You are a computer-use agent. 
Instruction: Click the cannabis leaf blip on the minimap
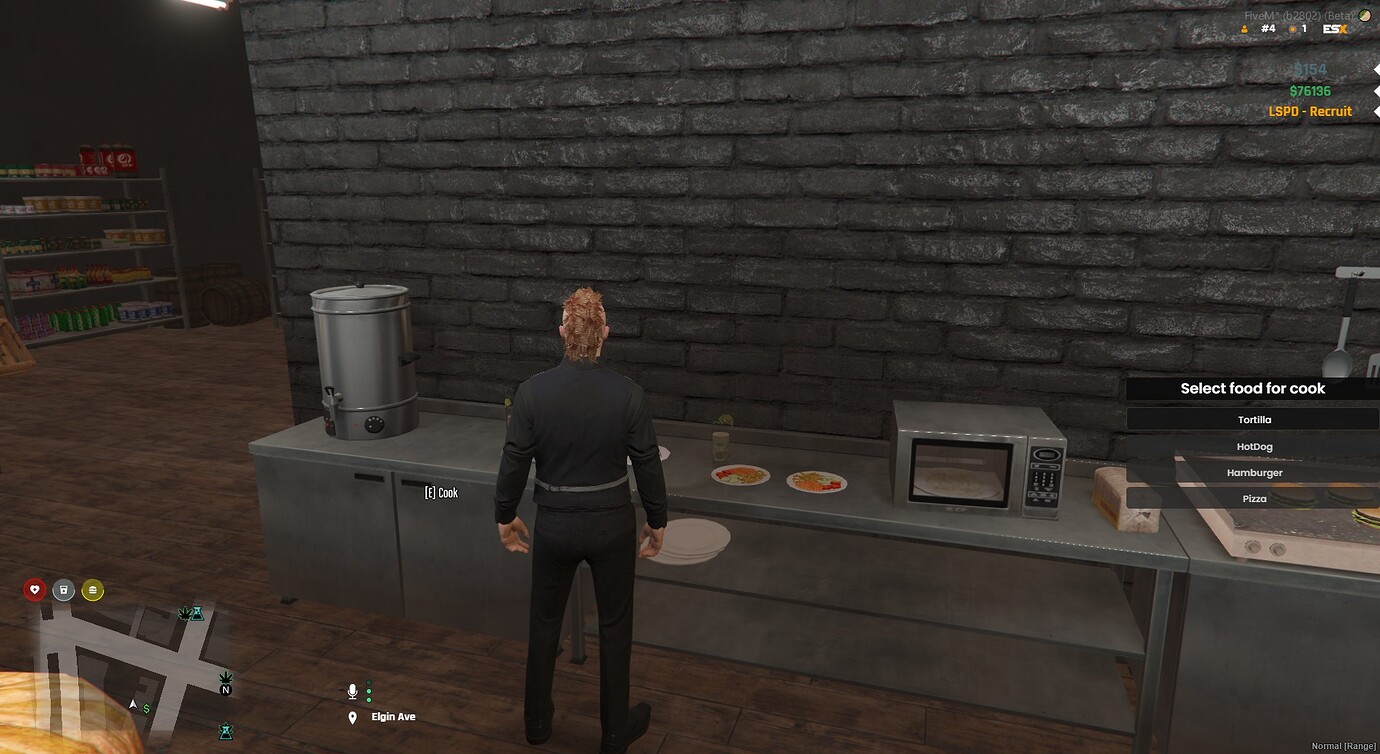[185, 613]
